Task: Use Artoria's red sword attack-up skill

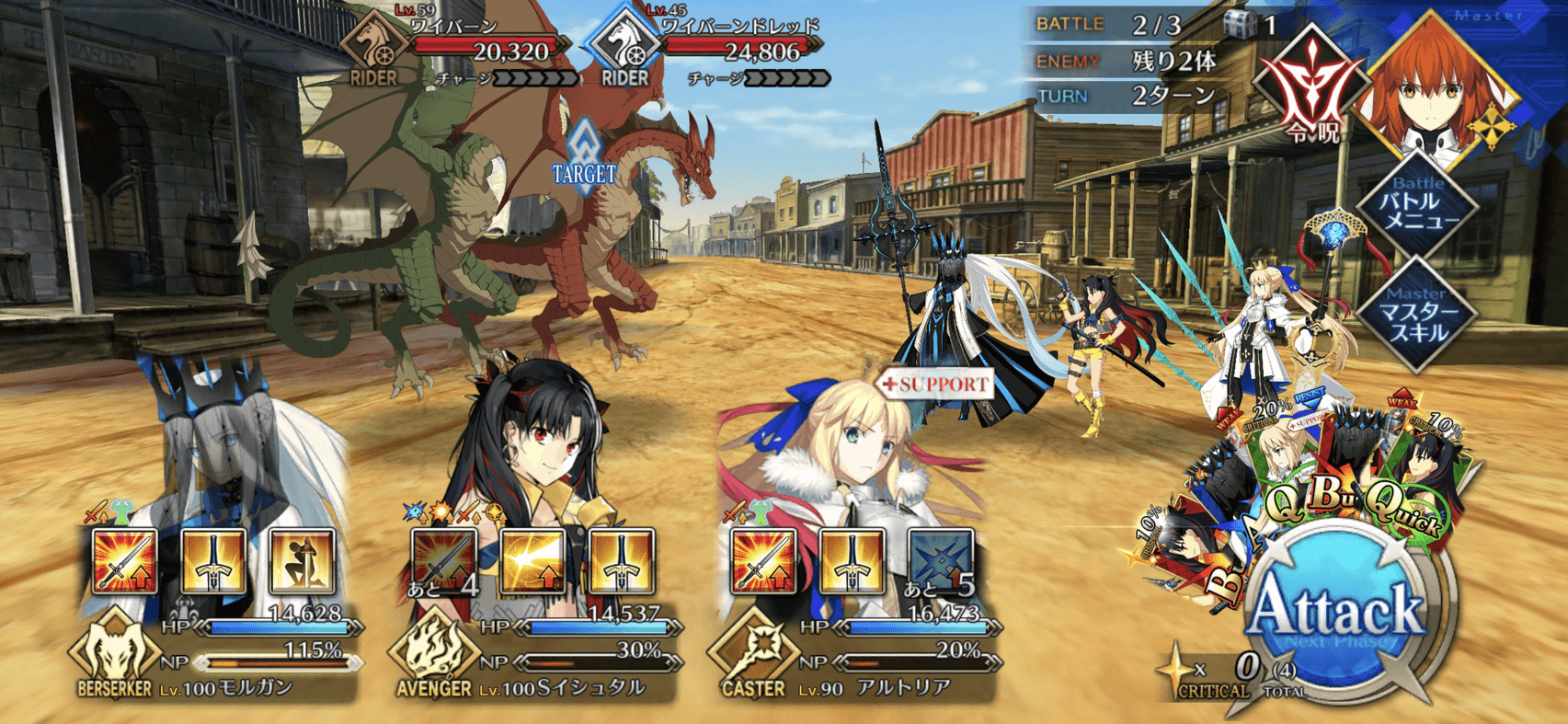Action: click(763, 560)
